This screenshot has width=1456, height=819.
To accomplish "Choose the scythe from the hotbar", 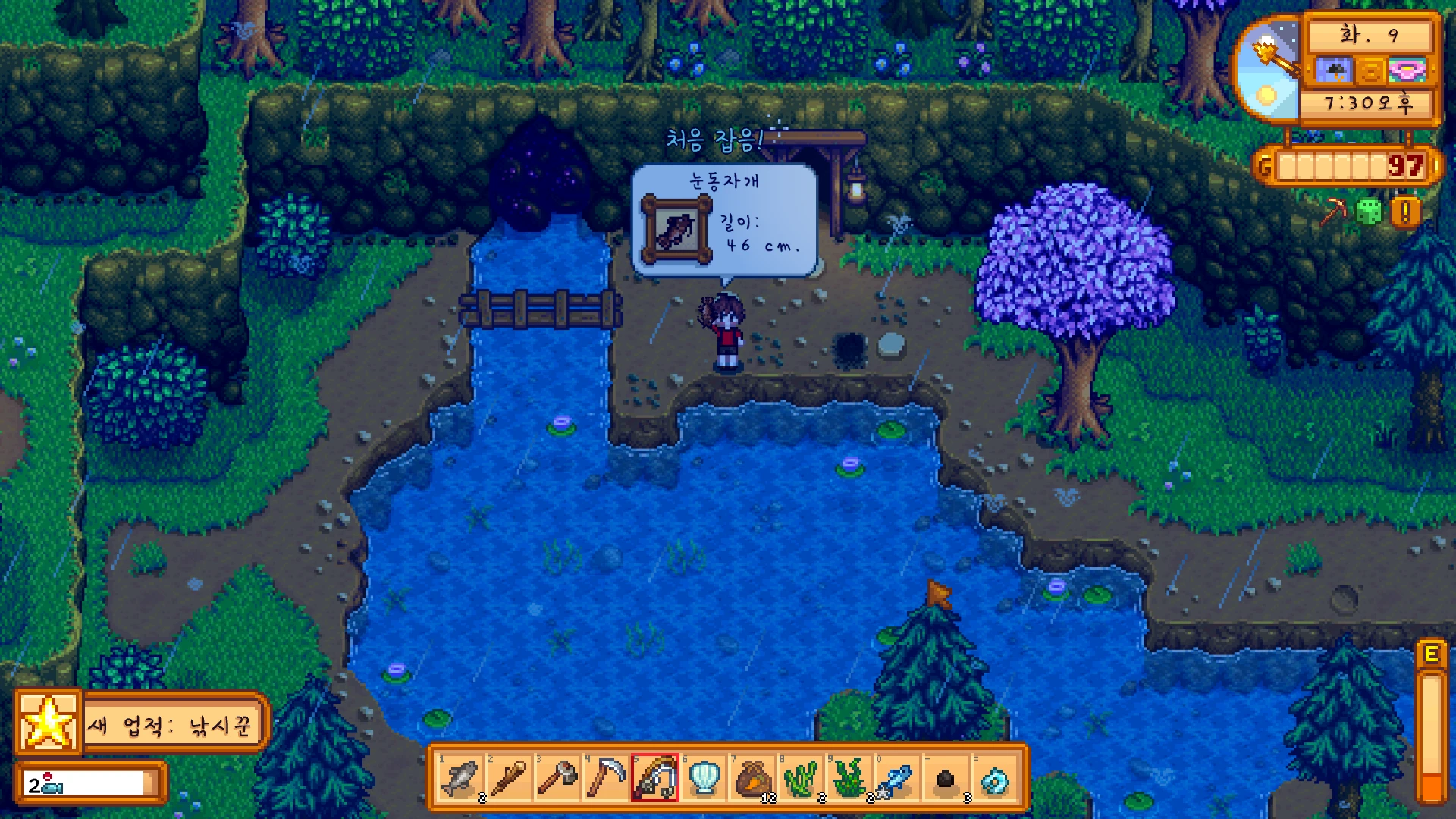I will 606,778.
